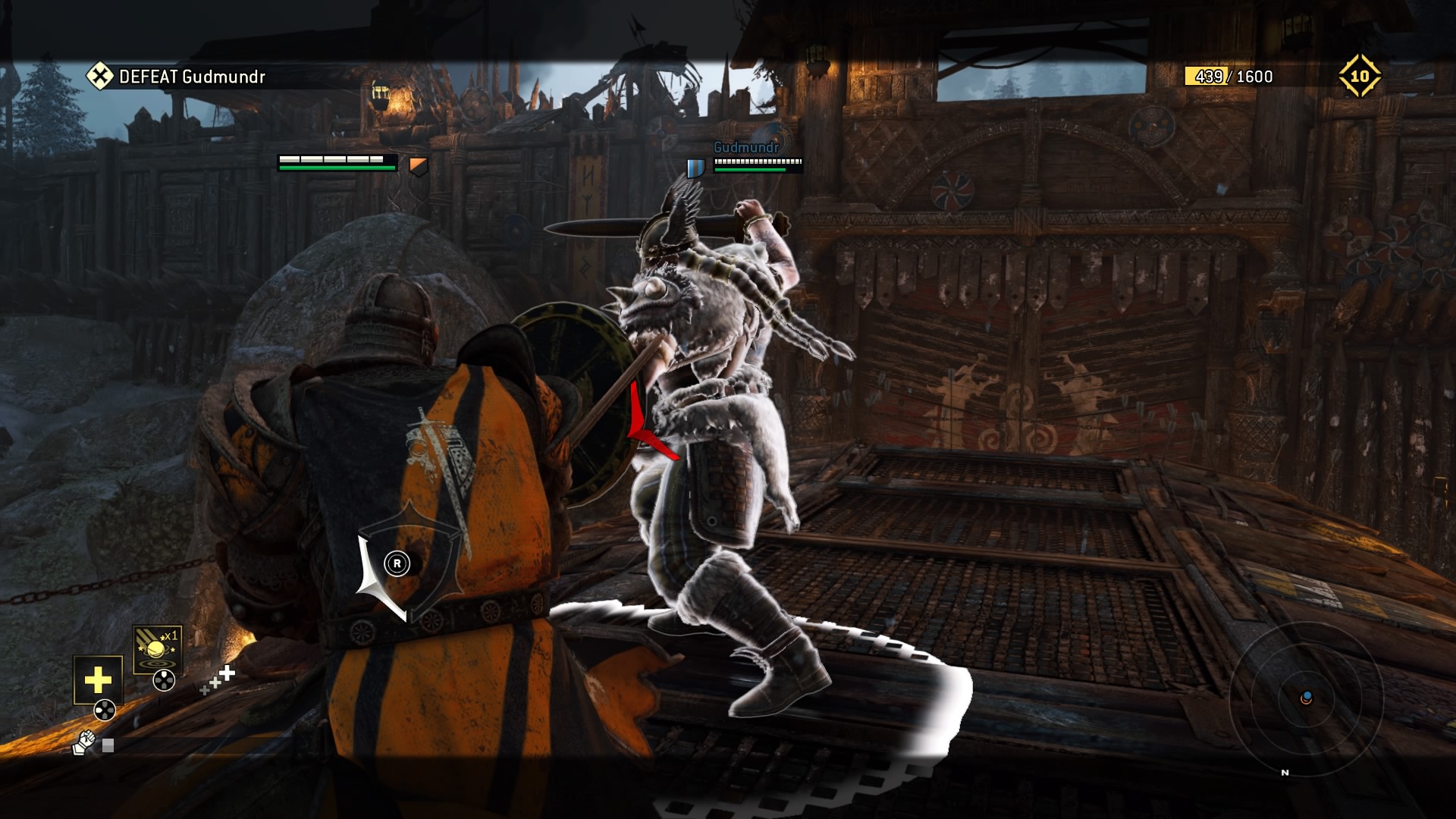Click the orange shield emblem by player health

click(x=419, y=165)
